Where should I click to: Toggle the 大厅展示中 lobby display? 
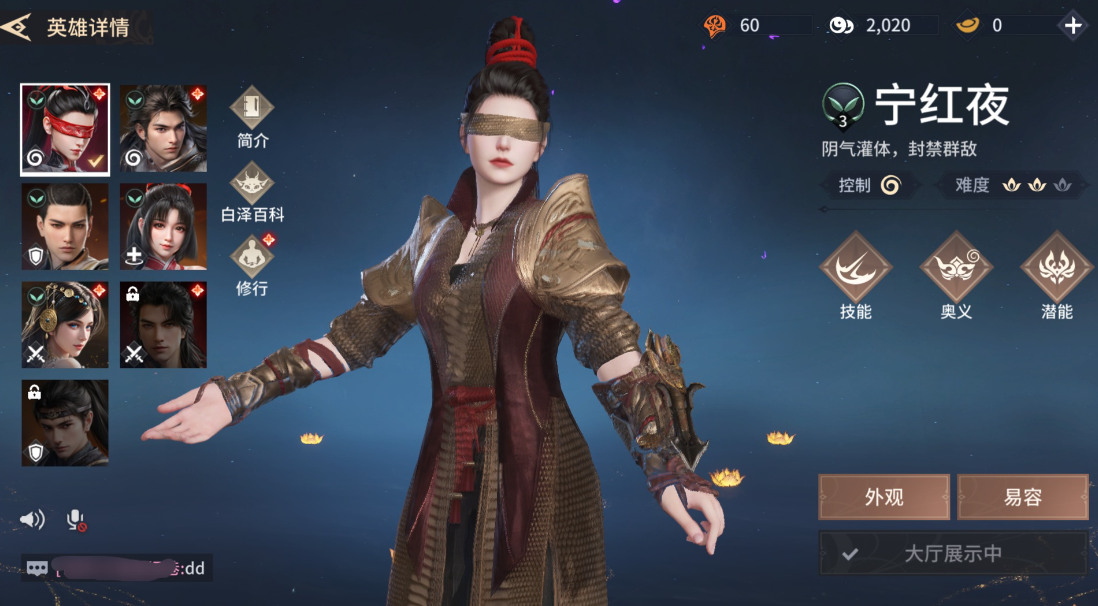[952, 553]
